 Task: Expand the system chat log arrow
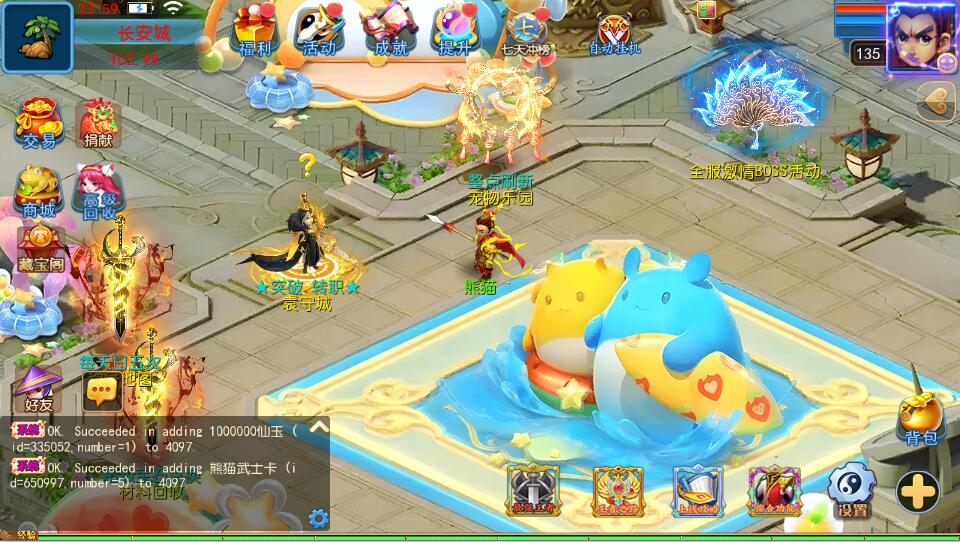(318, 427)
